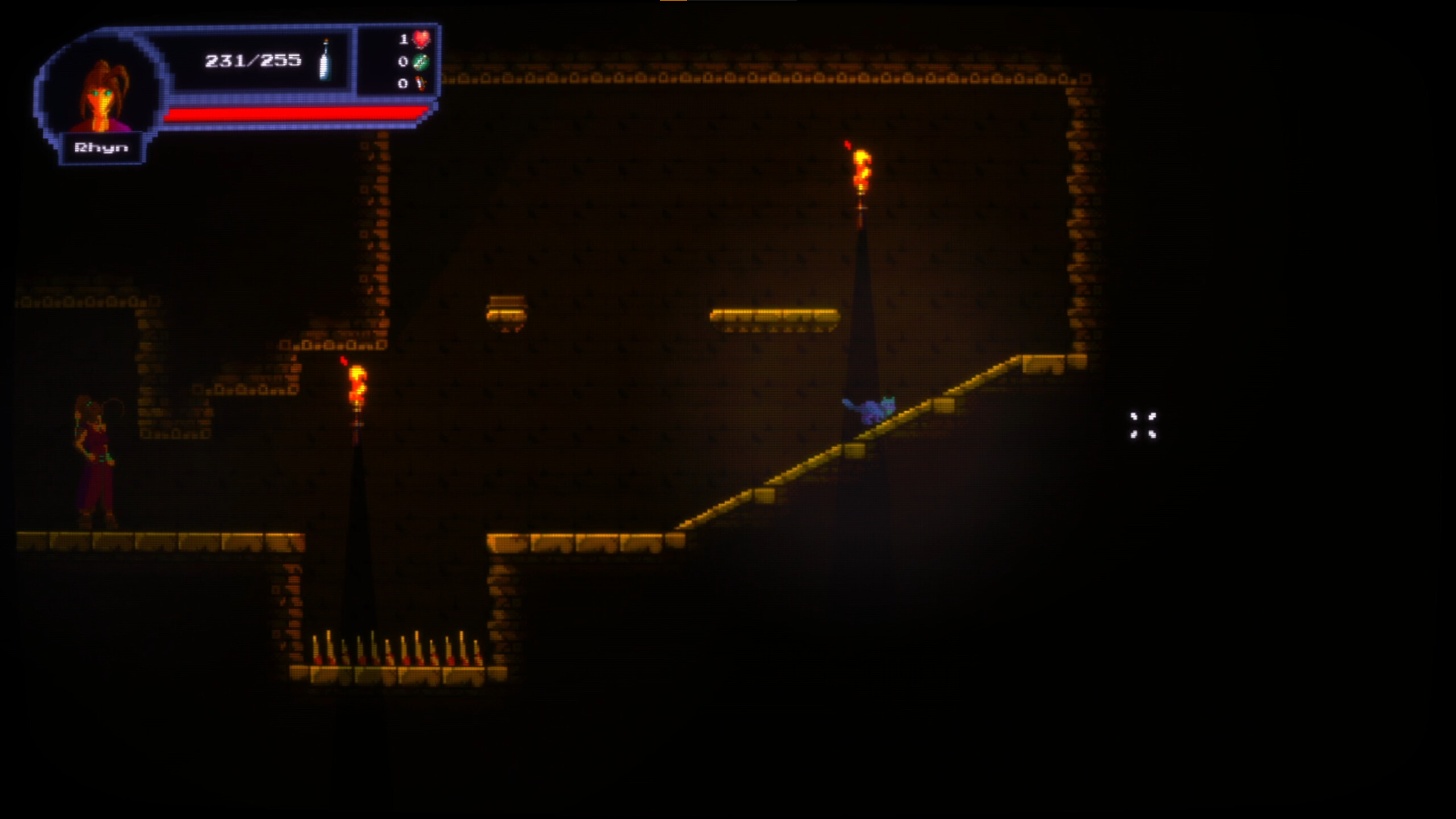The height and width of the screenshot is (819, 1456).
Task: Click the Rhyn name label
Action: click(102, 147)
